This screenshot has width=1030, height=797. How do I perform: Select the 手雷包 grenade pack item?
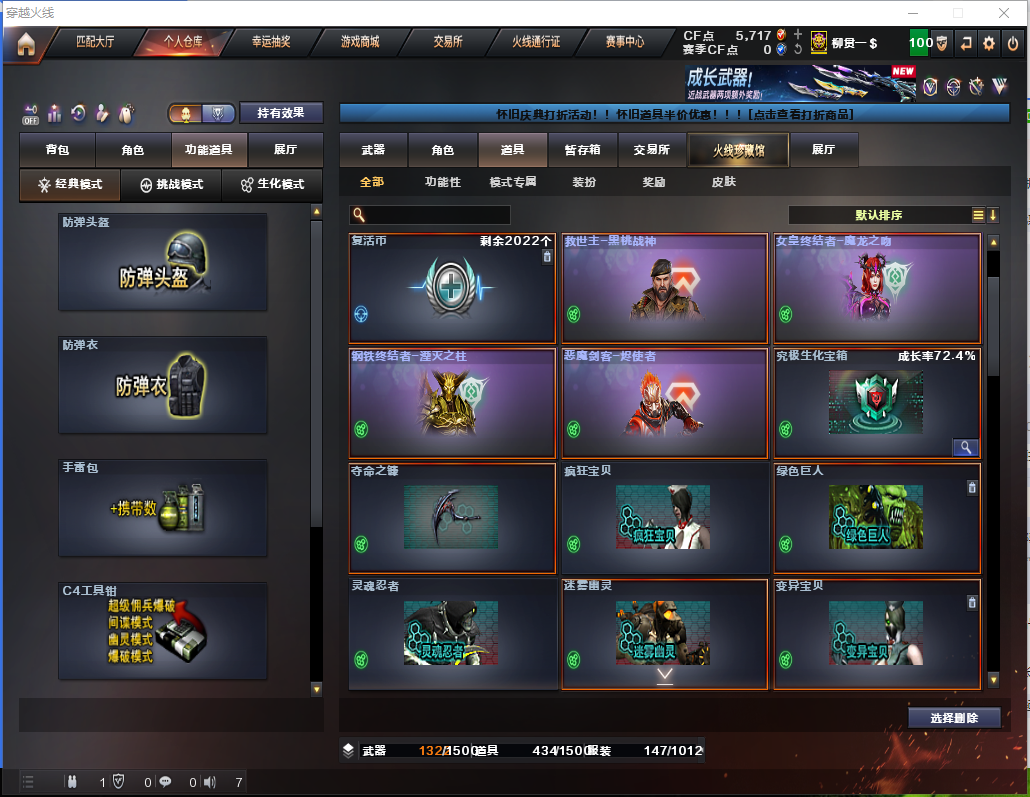pyautogui.click(x=163, y=508)
